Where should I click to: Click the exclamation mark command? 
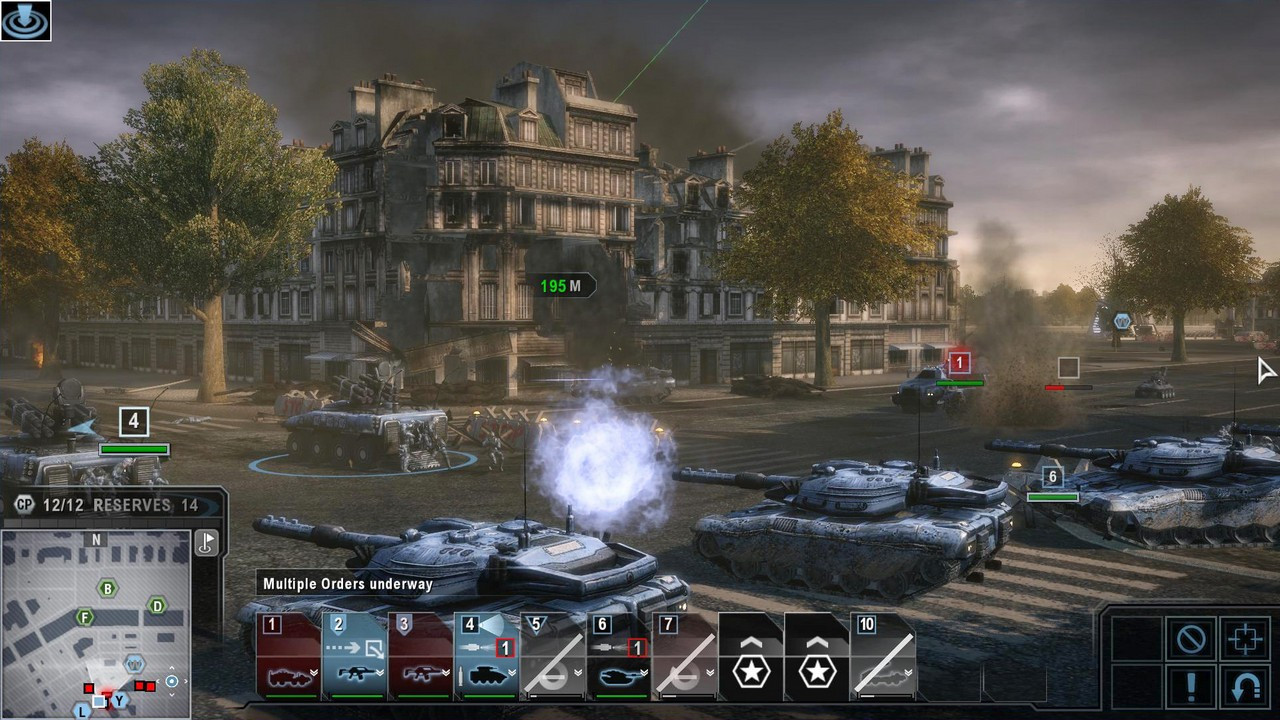click(x=1191, y=688)
